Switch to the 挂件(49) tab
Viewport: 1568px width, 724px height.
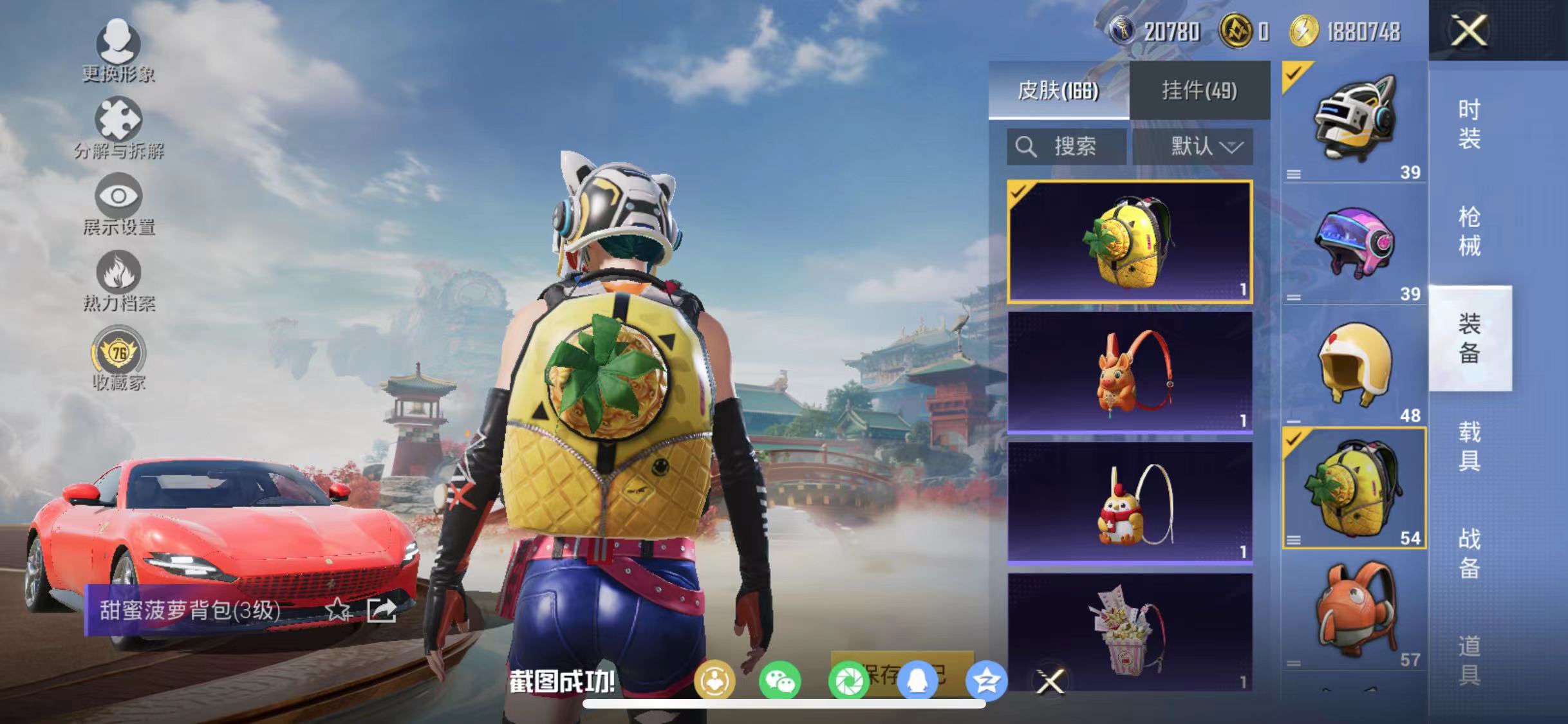coord(1202,90)
